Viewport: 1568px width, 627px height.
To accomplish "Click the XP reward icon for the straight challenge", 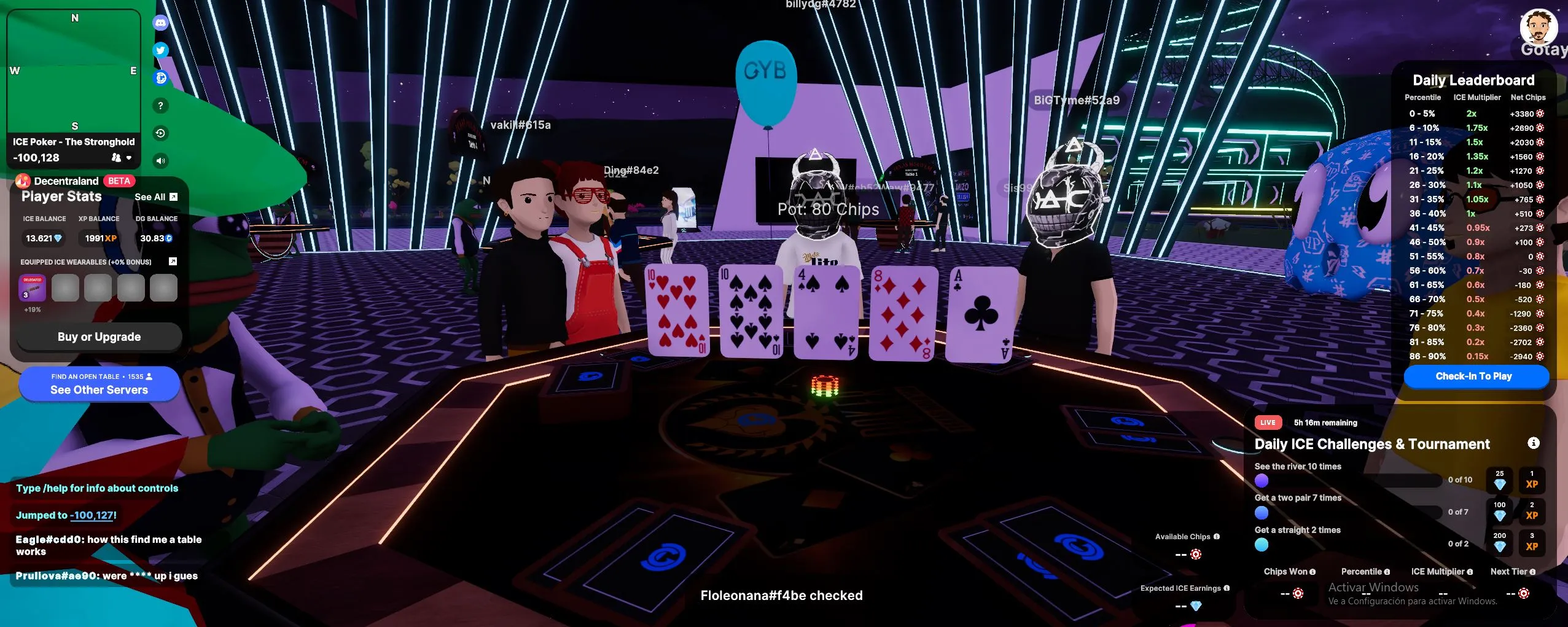I will (x=1533, y=544).
